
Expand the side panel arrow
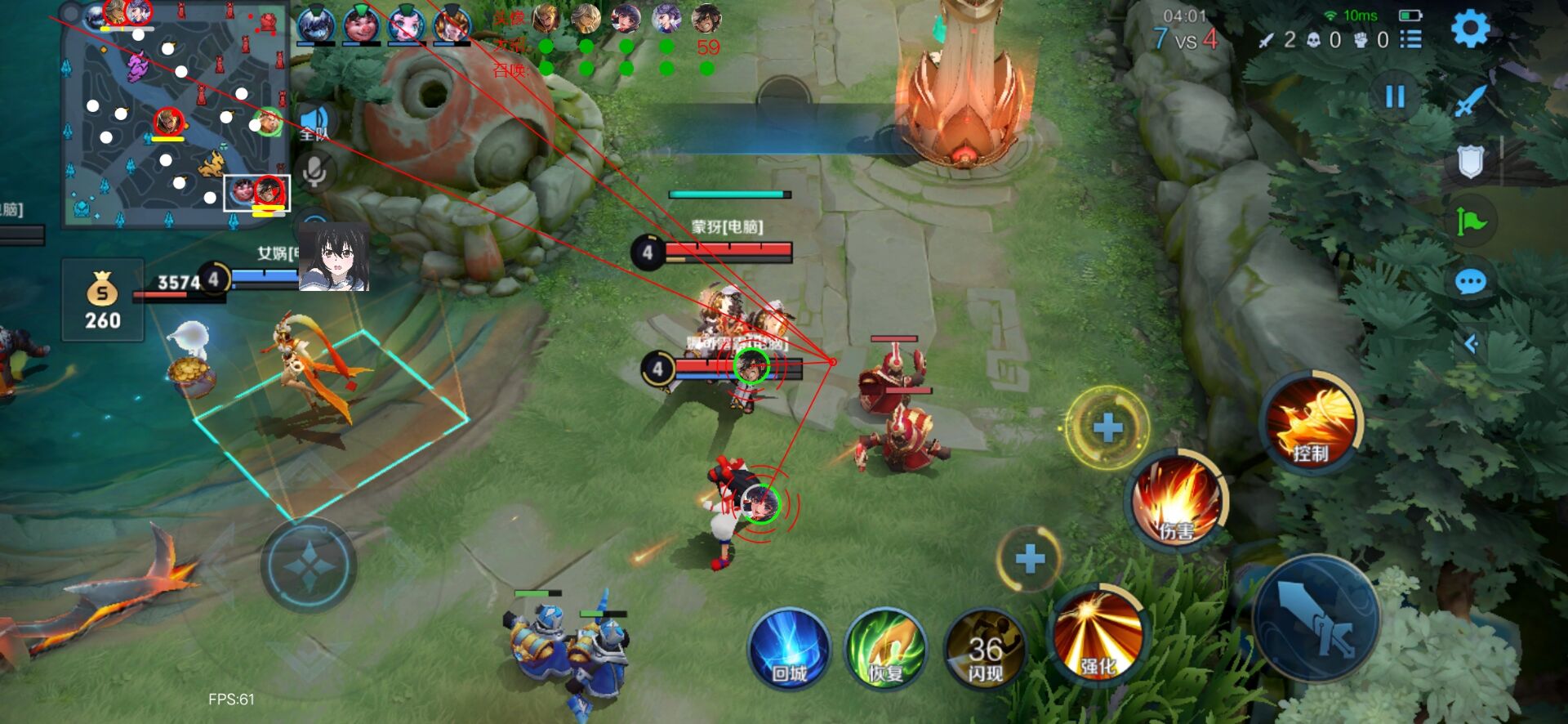1472,344
